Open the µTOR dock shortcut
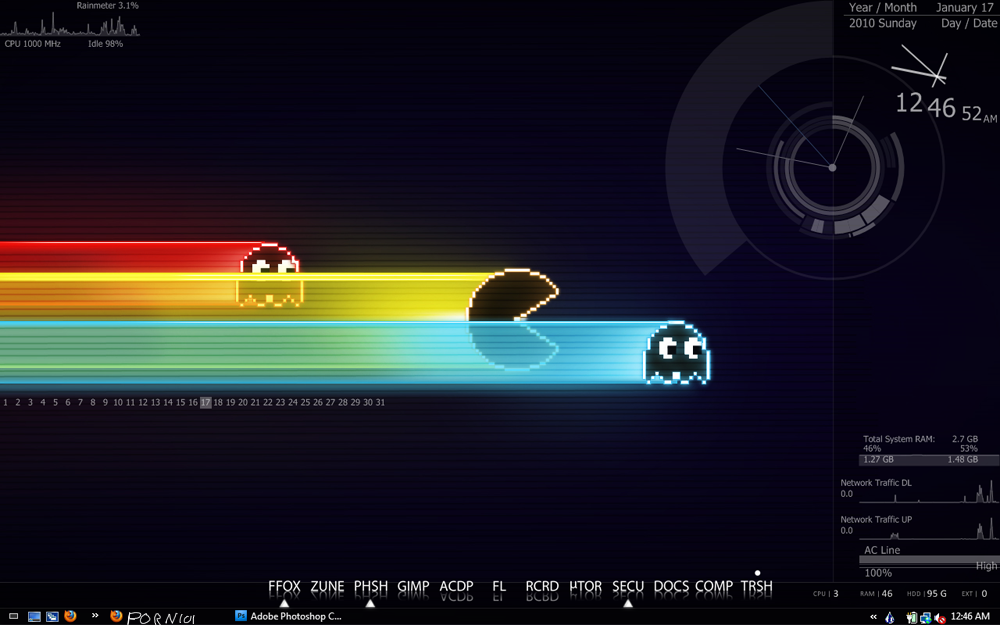The image size is (1000, 625). click(x=585, y=587)
